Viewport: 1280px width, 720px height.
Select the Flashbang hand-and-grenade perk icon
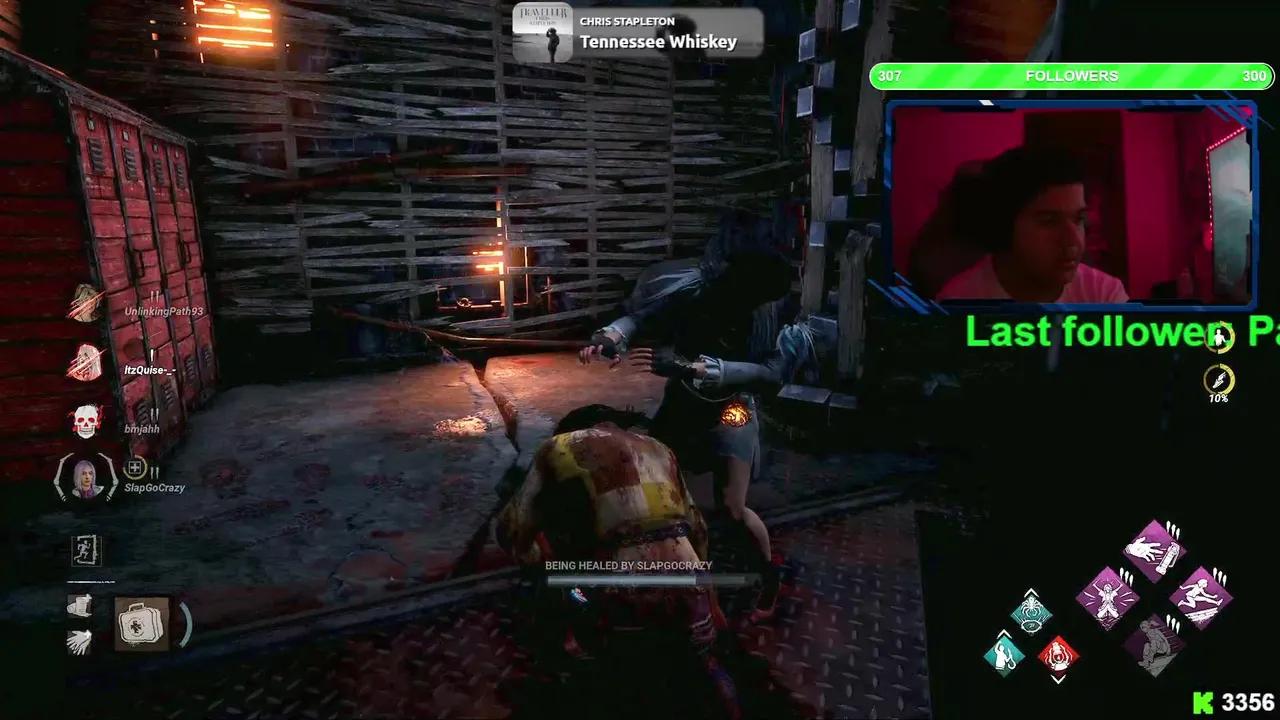(x=1153, y=550)
